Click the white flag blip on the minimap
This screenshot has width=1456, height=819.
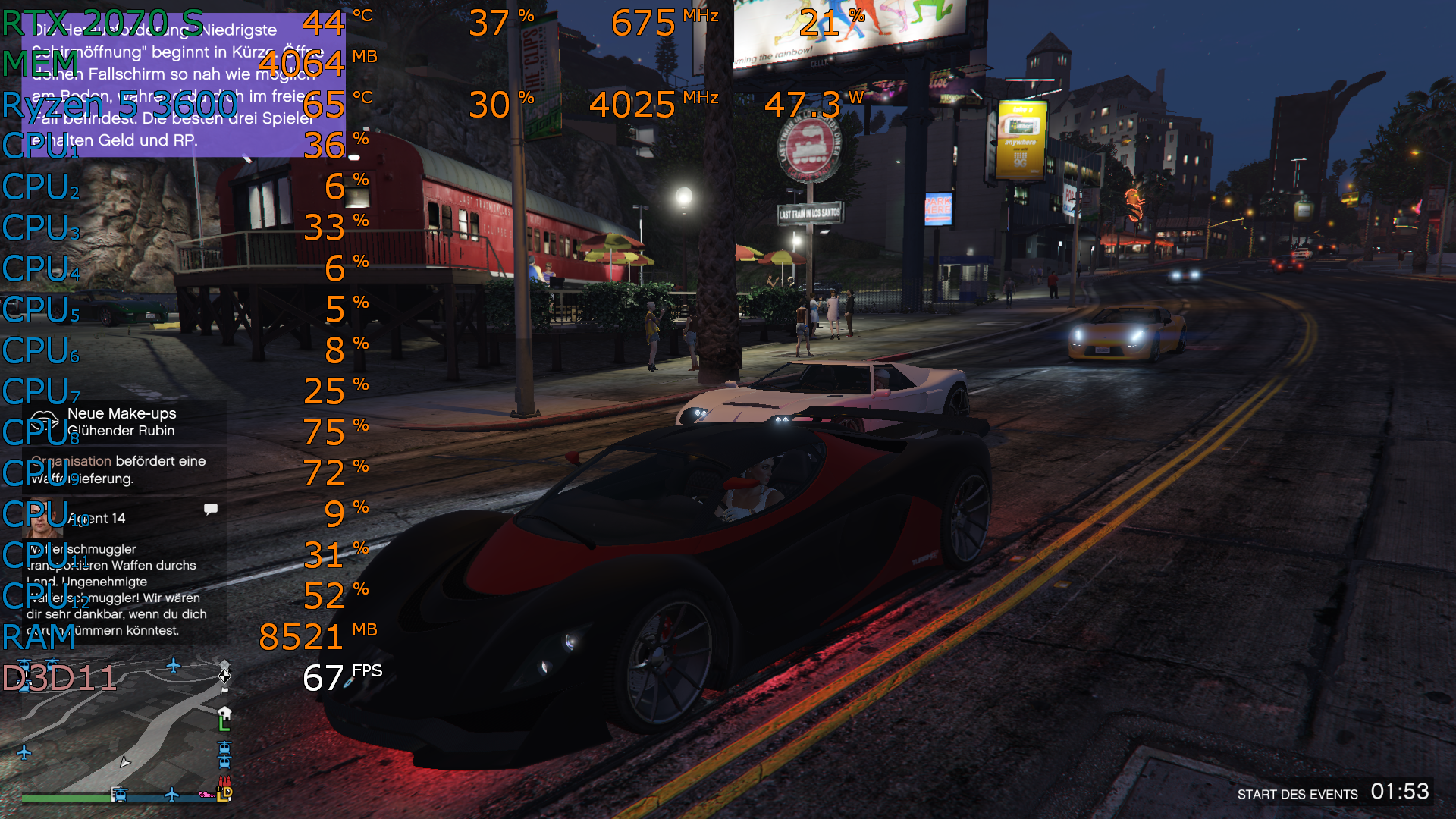224,690
